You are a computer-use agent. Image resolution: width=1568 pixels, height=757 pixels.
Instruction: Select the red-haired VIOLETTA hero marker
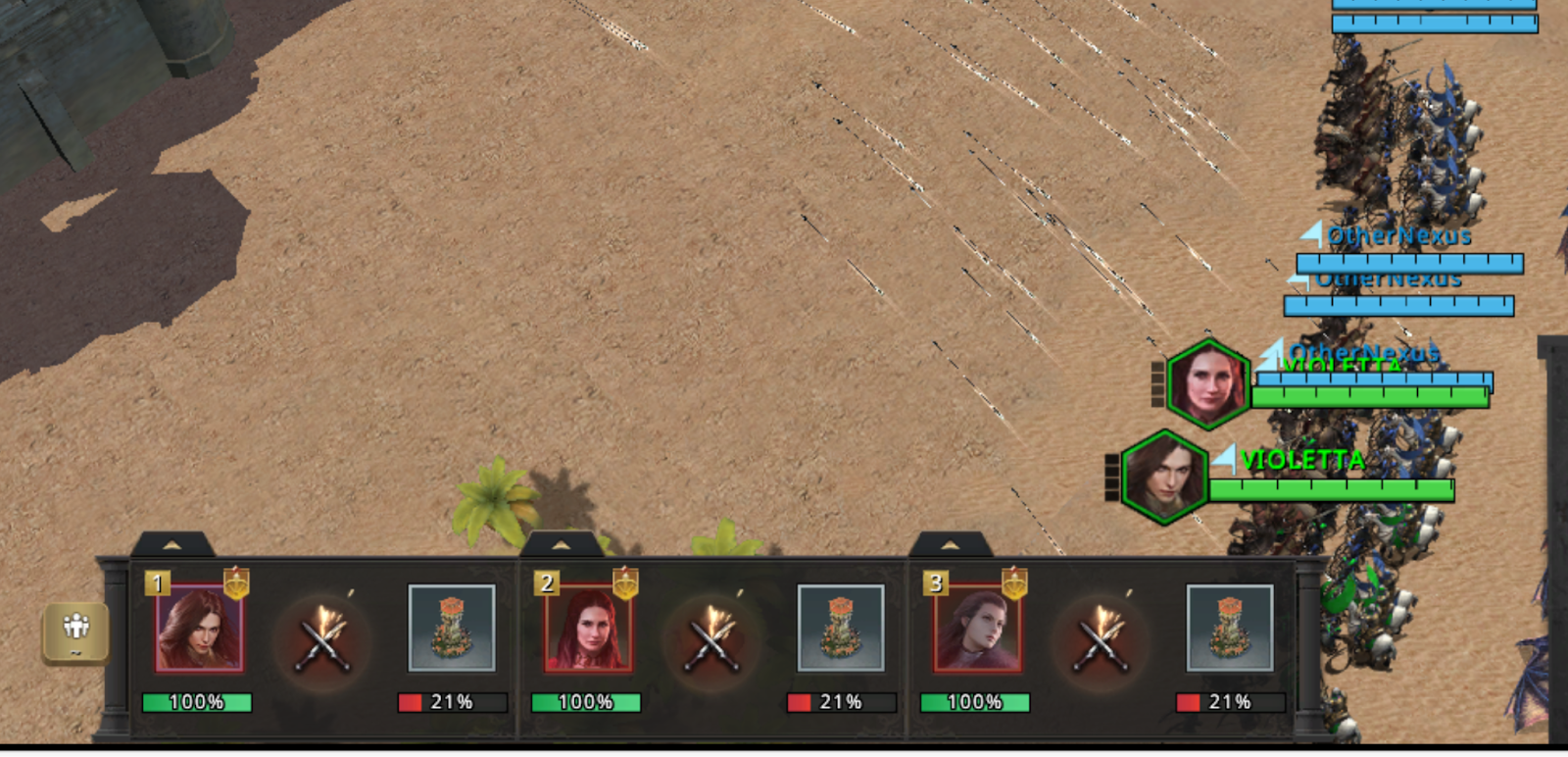(x=1208, y=383)
